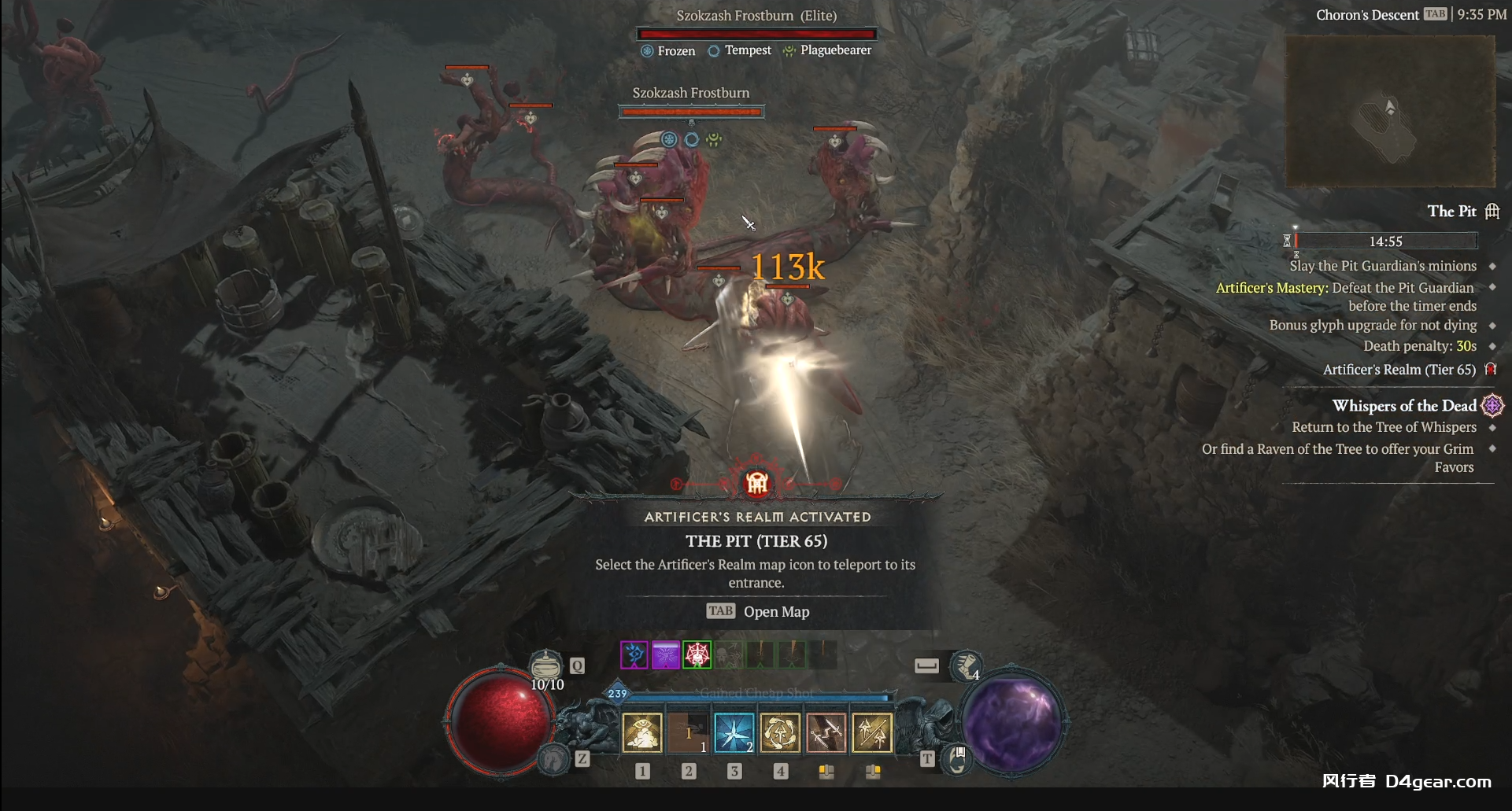The height and width of the screenshot is (811, 1512).
Task: Click the evade boot icon
Action: pos(966,666)
